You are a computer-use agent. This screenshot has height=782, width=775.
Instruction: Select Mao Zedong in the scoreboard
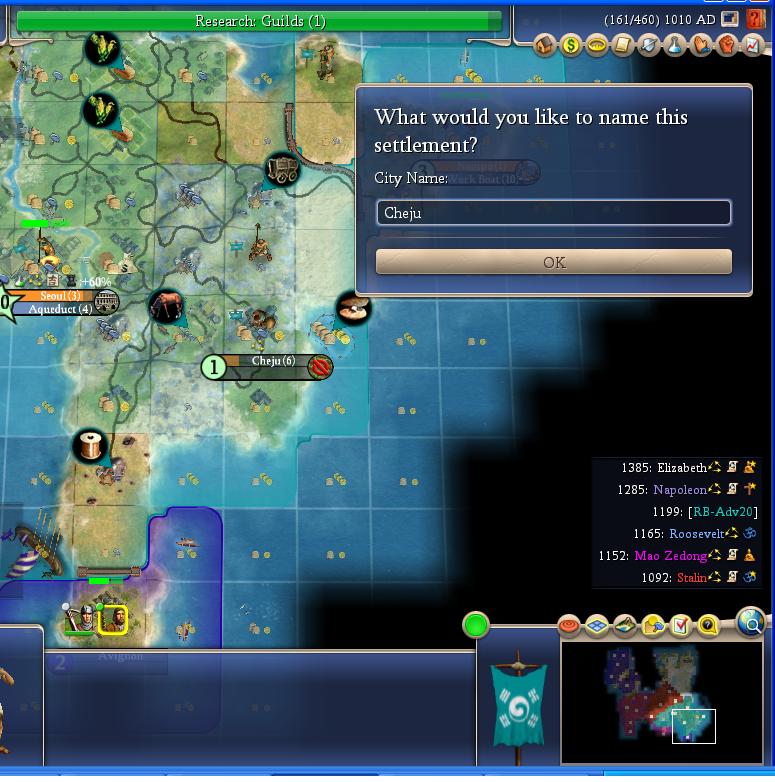pos(670,555)
